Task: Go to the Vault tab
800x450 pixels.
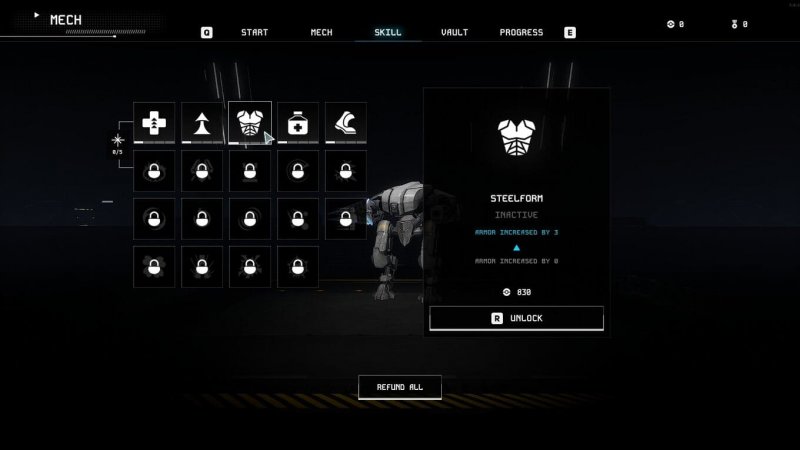Action: click(454, 32)
